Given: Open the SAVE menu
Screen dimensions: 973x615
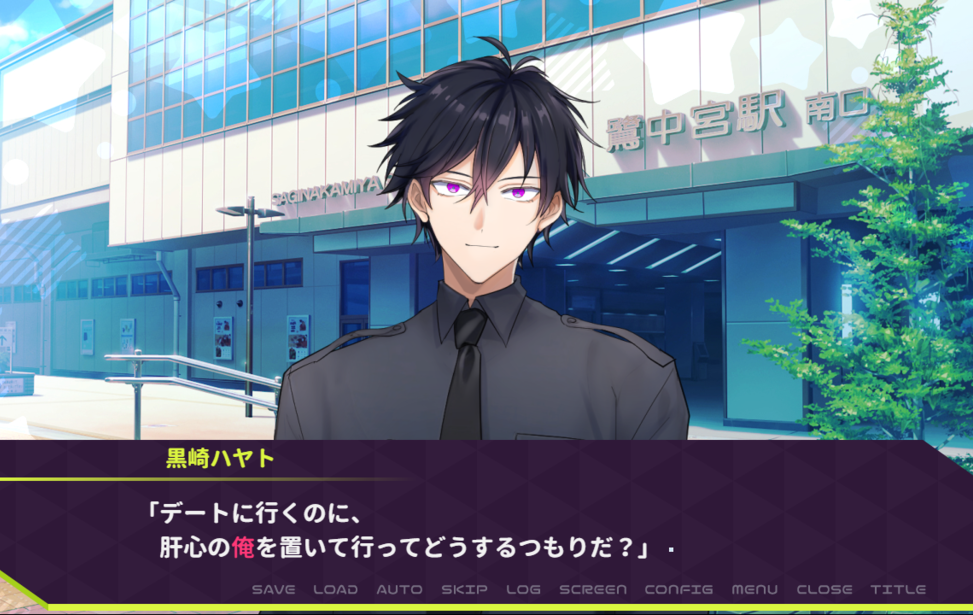Looking at the screenshot, I should (x=273, y=589).
